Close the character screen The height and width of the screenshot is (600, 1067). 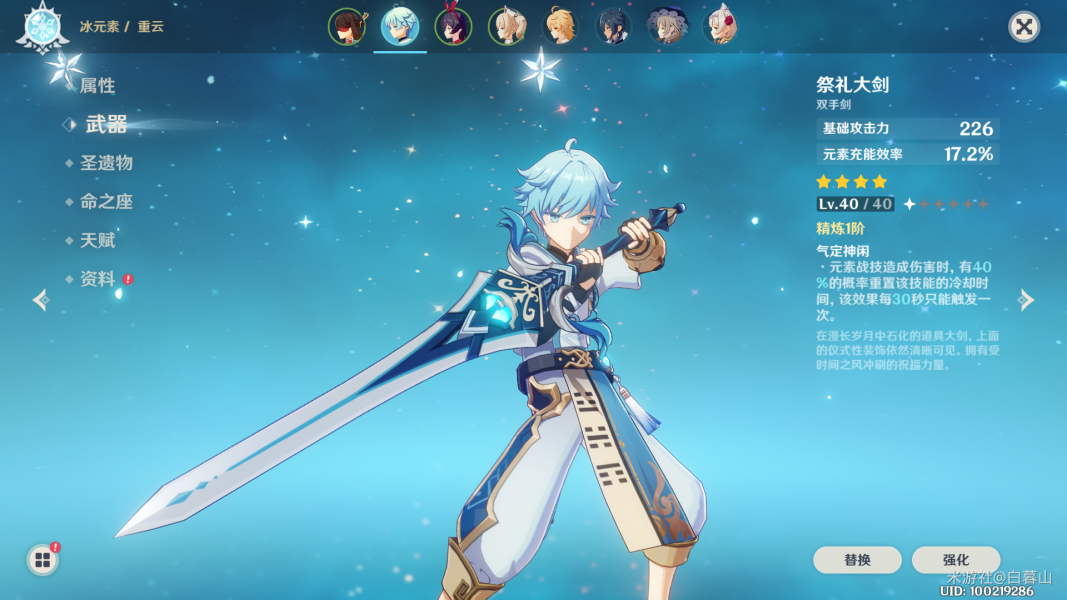(x=1024, y=27)
